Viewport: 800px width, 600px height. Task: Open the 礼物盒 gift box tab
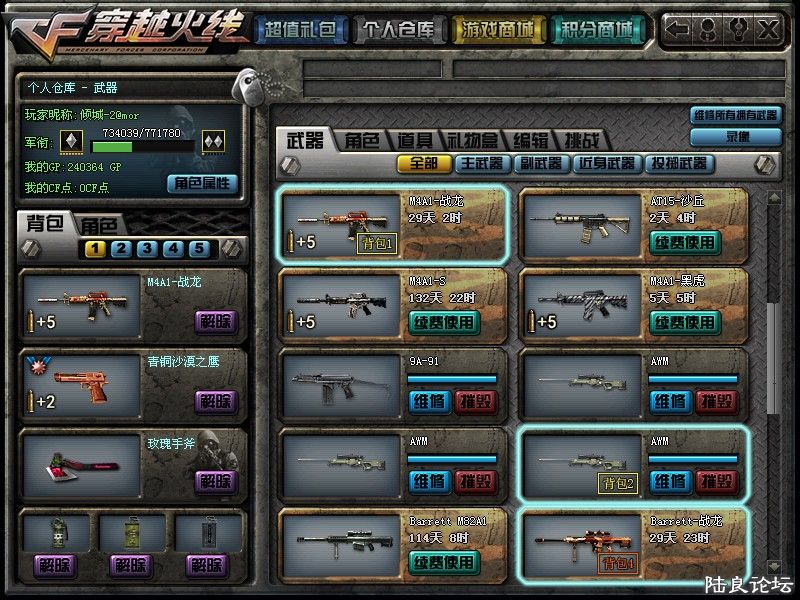(473, 141)
